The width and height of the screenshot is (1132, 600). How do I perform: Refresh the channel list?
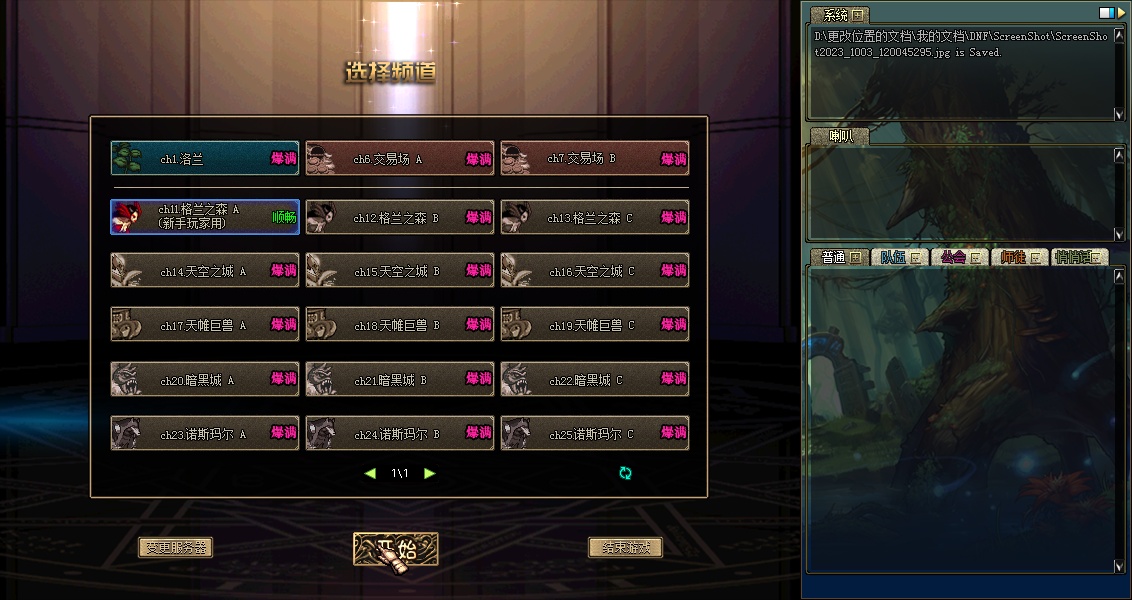[x=626, y=473]
